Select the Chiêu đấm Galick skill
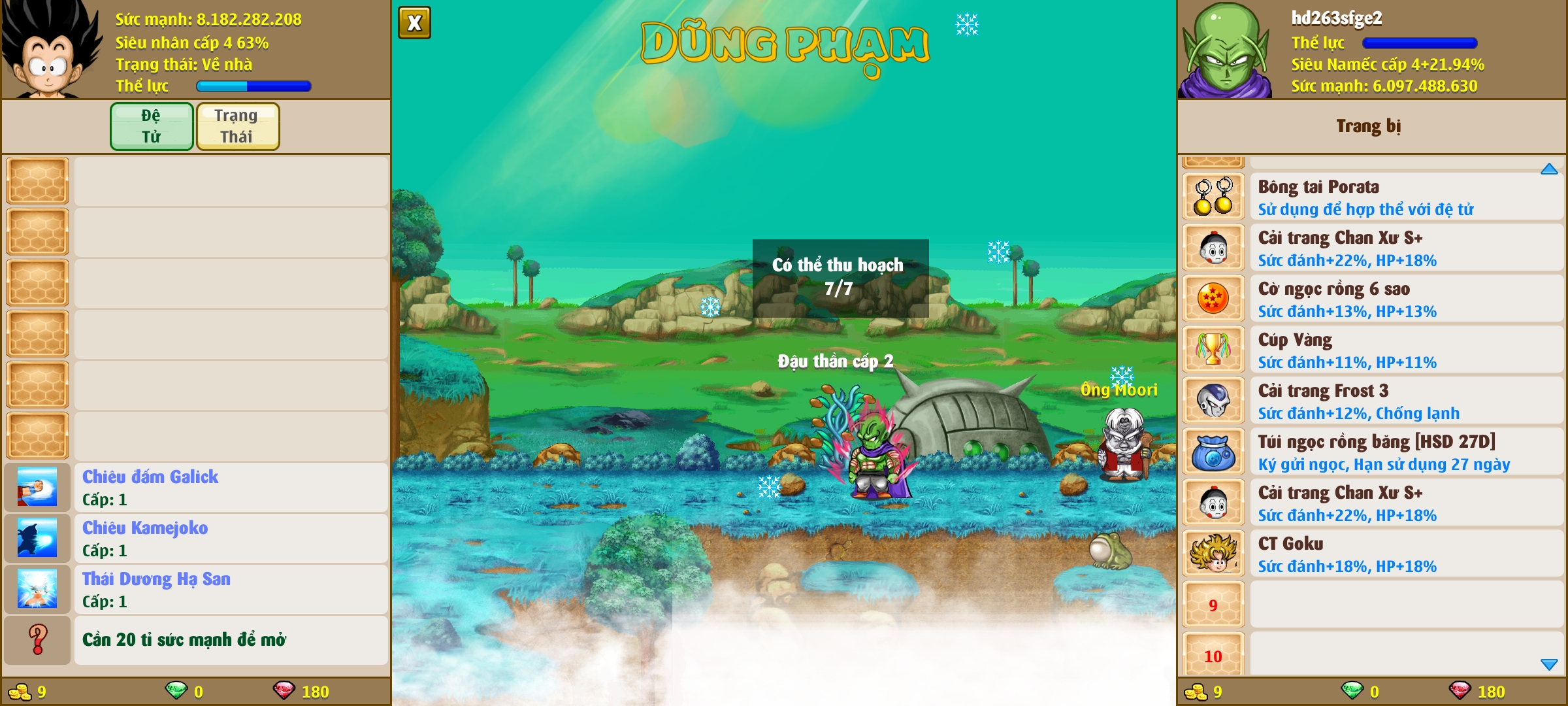The height and width of the screenshot is (706, 1568). point(196,488)
